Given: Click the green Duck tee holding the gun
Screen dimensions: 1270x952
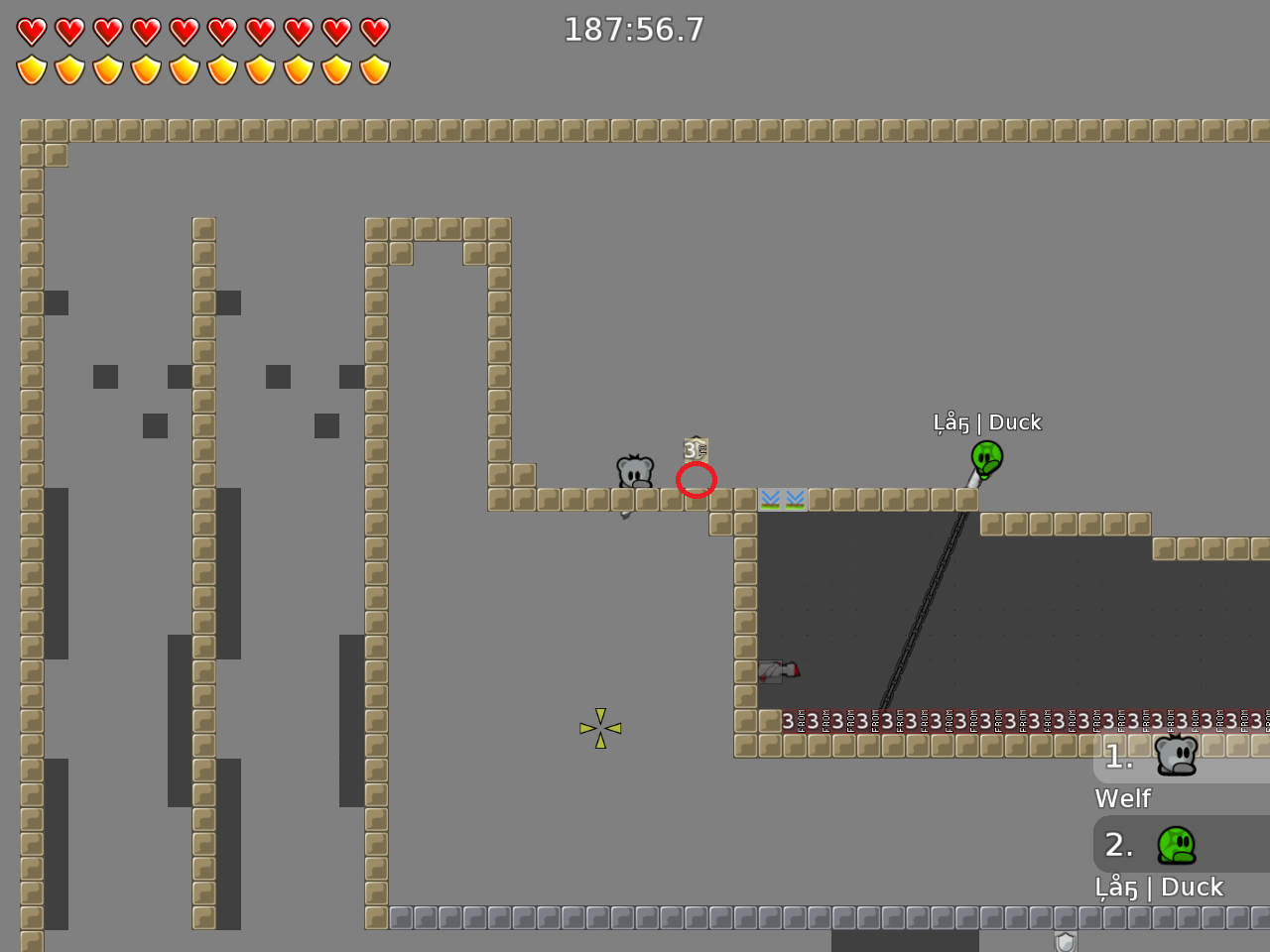Looking at the screenshot, I should 985,460.
